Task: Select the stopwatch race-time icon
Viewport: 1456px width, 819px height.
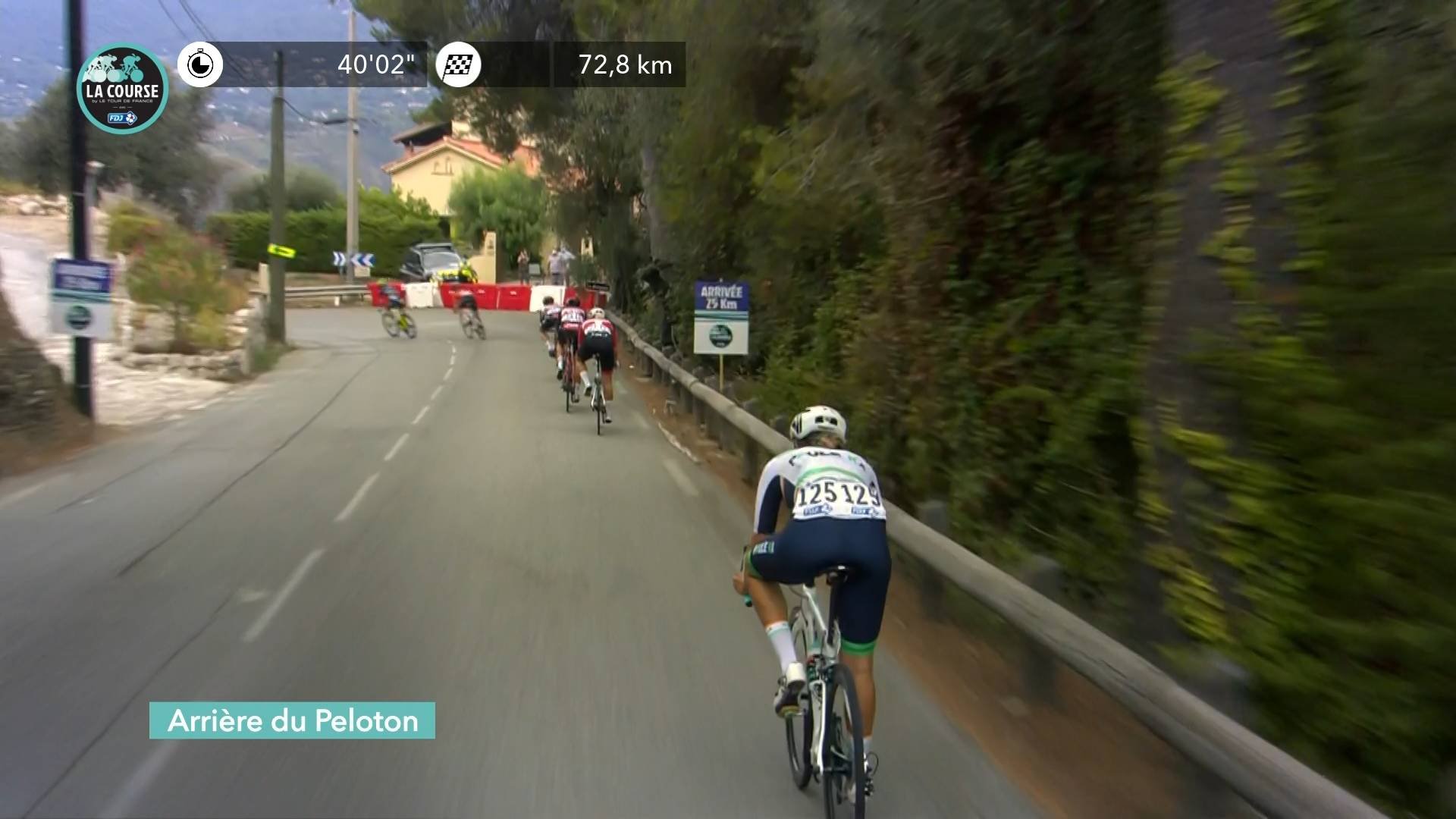Action: [x=200, y=64]
